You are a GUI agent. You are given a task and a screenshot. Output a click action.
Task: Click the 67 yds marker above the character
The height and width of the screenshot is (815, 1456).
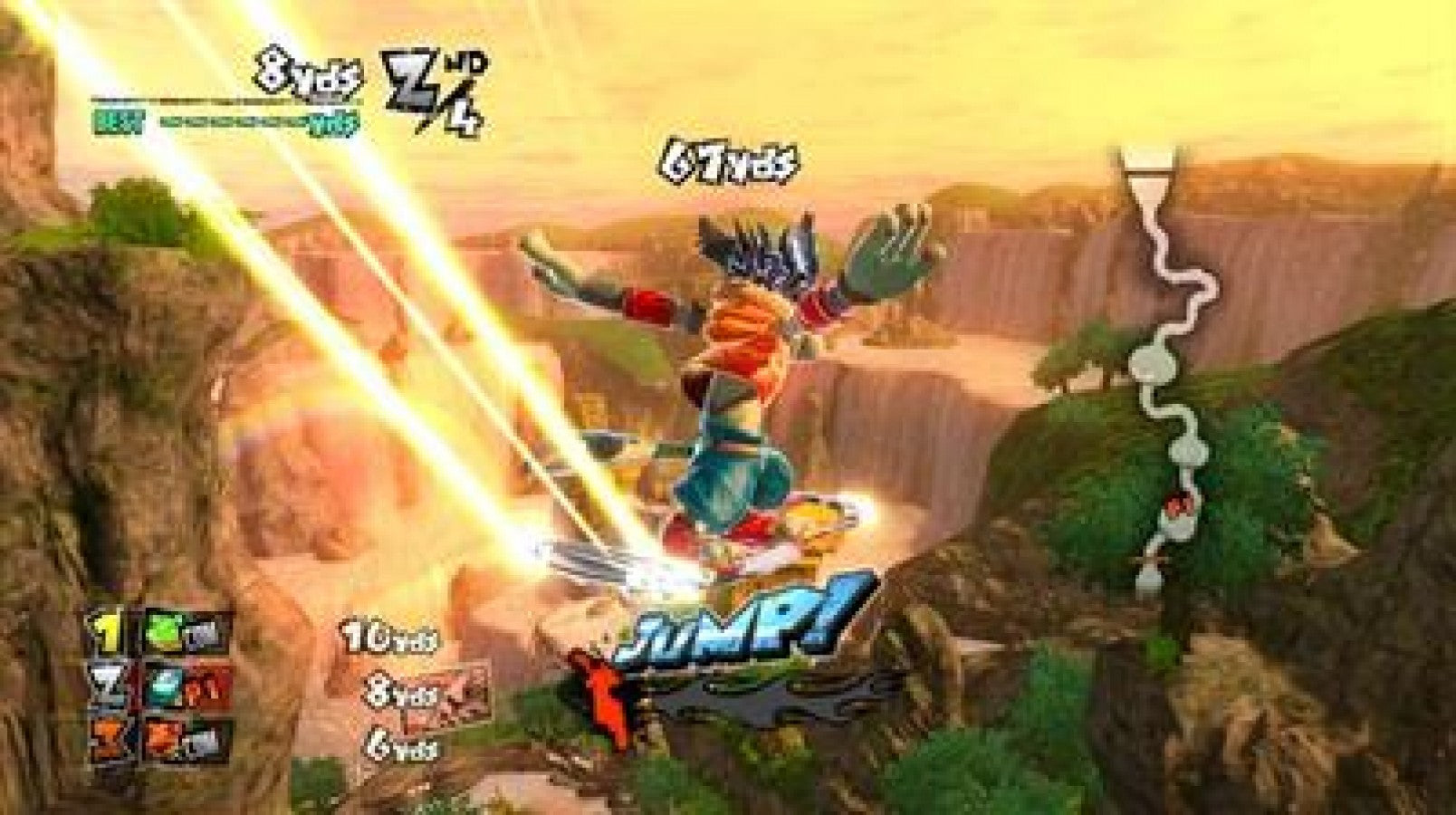tap(733, 163)
